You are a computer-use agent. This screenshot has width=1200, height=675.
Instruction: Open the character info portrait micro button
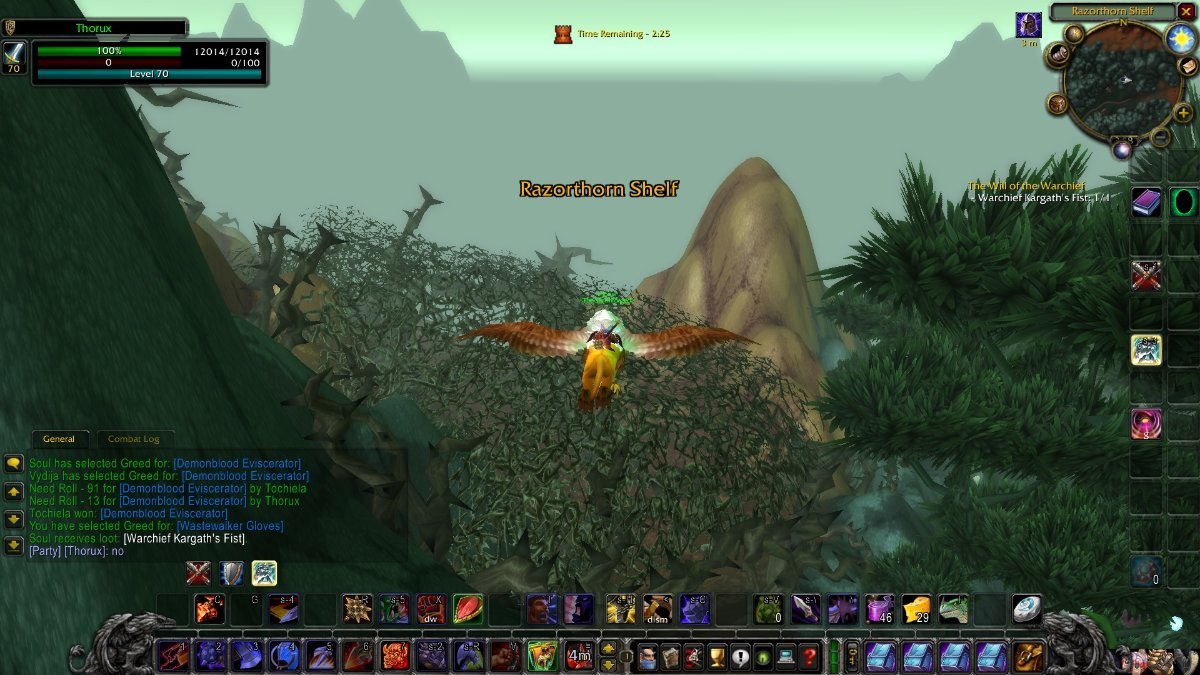tap(645, 657)
